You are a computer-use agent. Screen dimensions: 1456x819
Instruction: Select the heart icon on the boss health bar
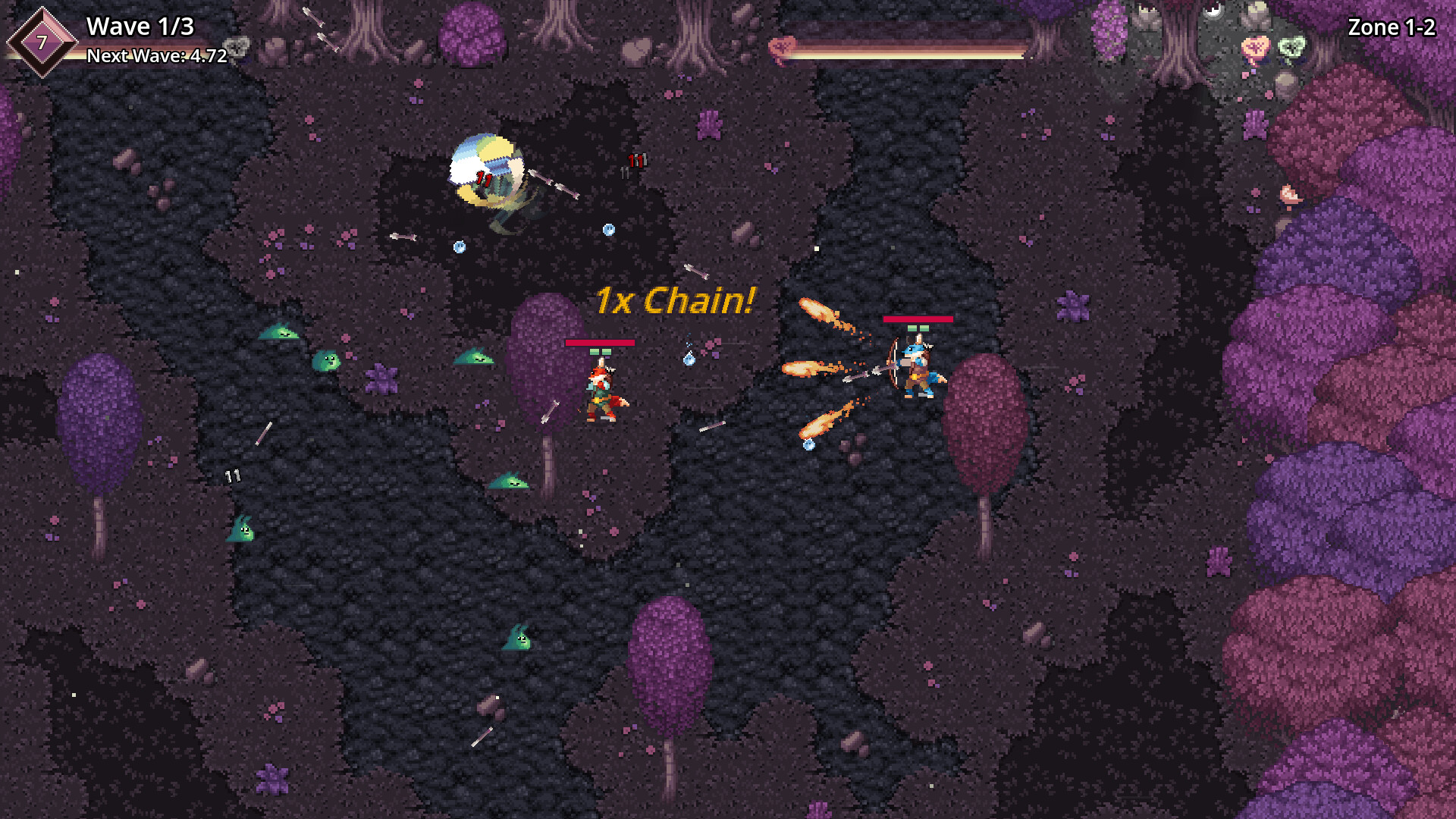pyautogui.click(x=783, y=45)
